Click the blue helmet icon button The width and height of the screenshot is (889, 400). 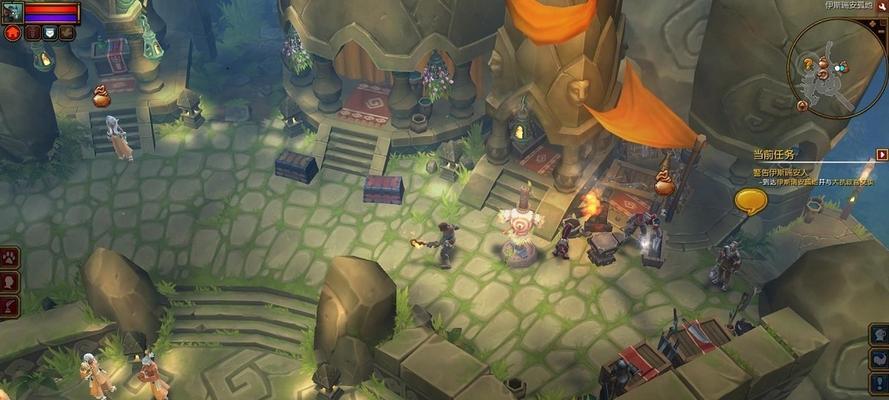(x=879, y=334)
